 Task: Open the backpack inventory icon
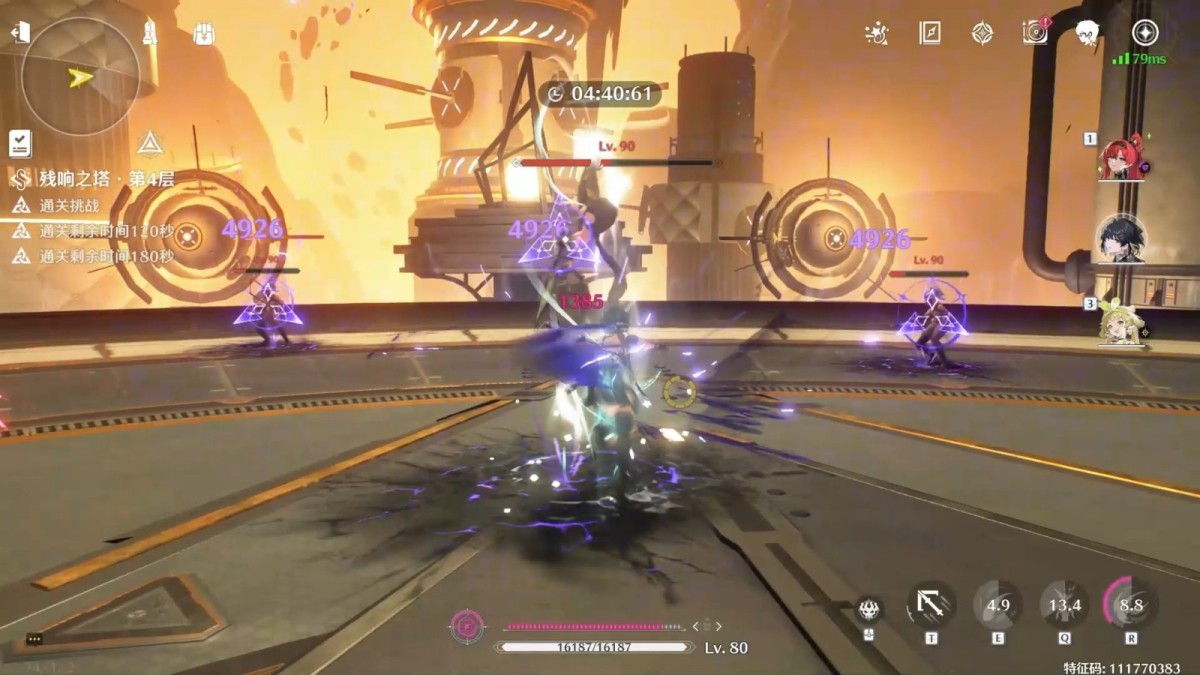(204, 34)
